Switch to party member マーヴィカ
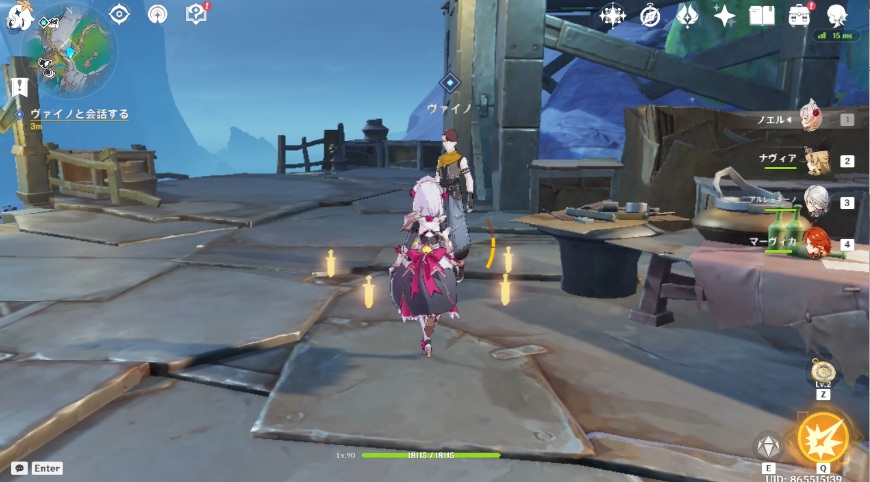The height and width of the screenshot is (482, 870). tap(816, 243)
